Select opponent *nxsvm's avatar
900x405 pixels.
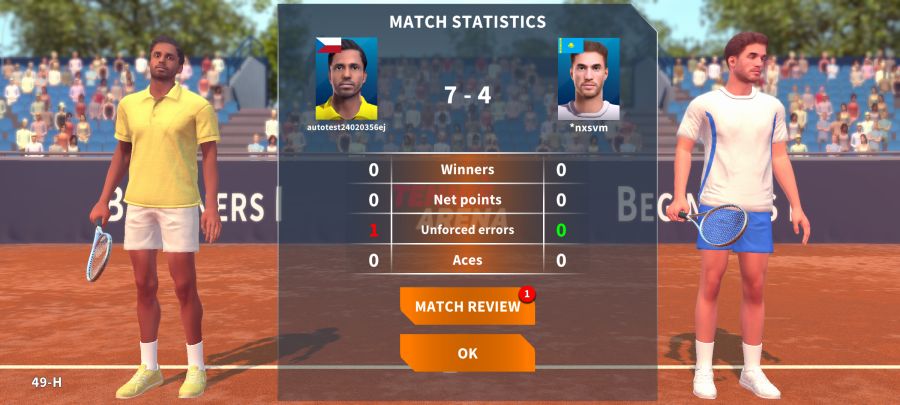point(588,79)
